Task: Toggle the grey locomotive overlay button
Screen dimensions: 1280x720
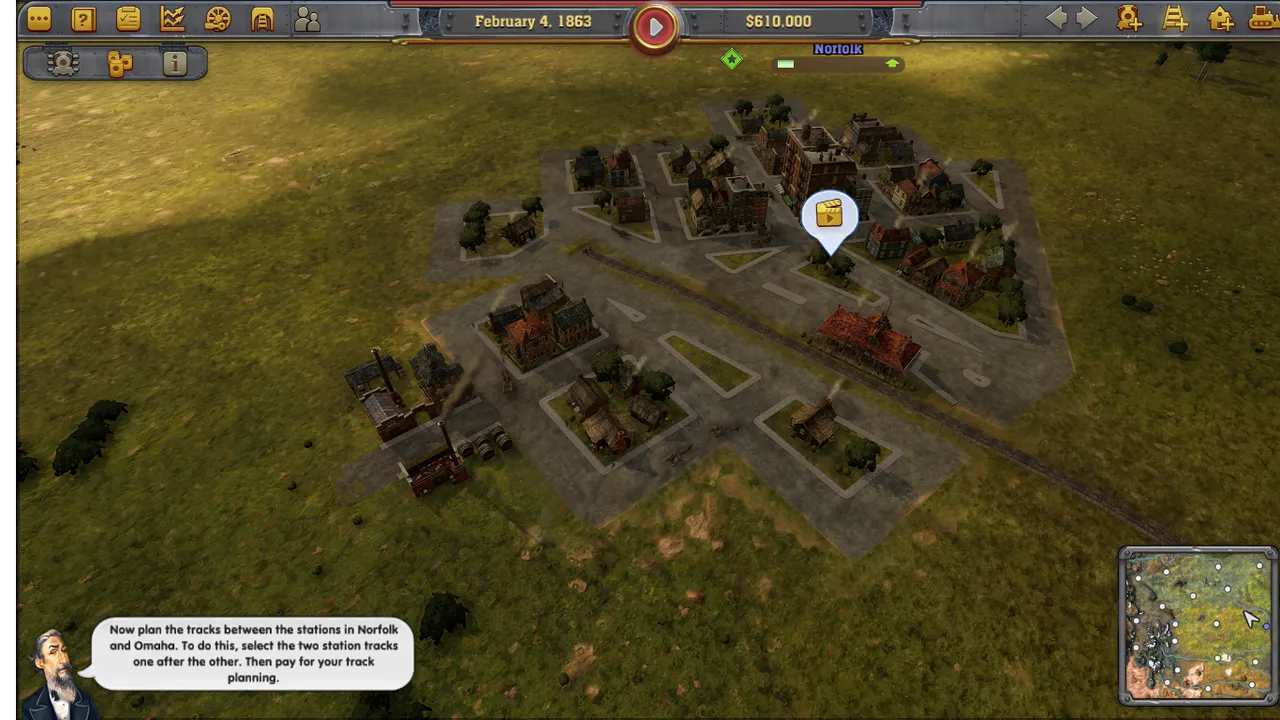Action: (x=63, y=64)
